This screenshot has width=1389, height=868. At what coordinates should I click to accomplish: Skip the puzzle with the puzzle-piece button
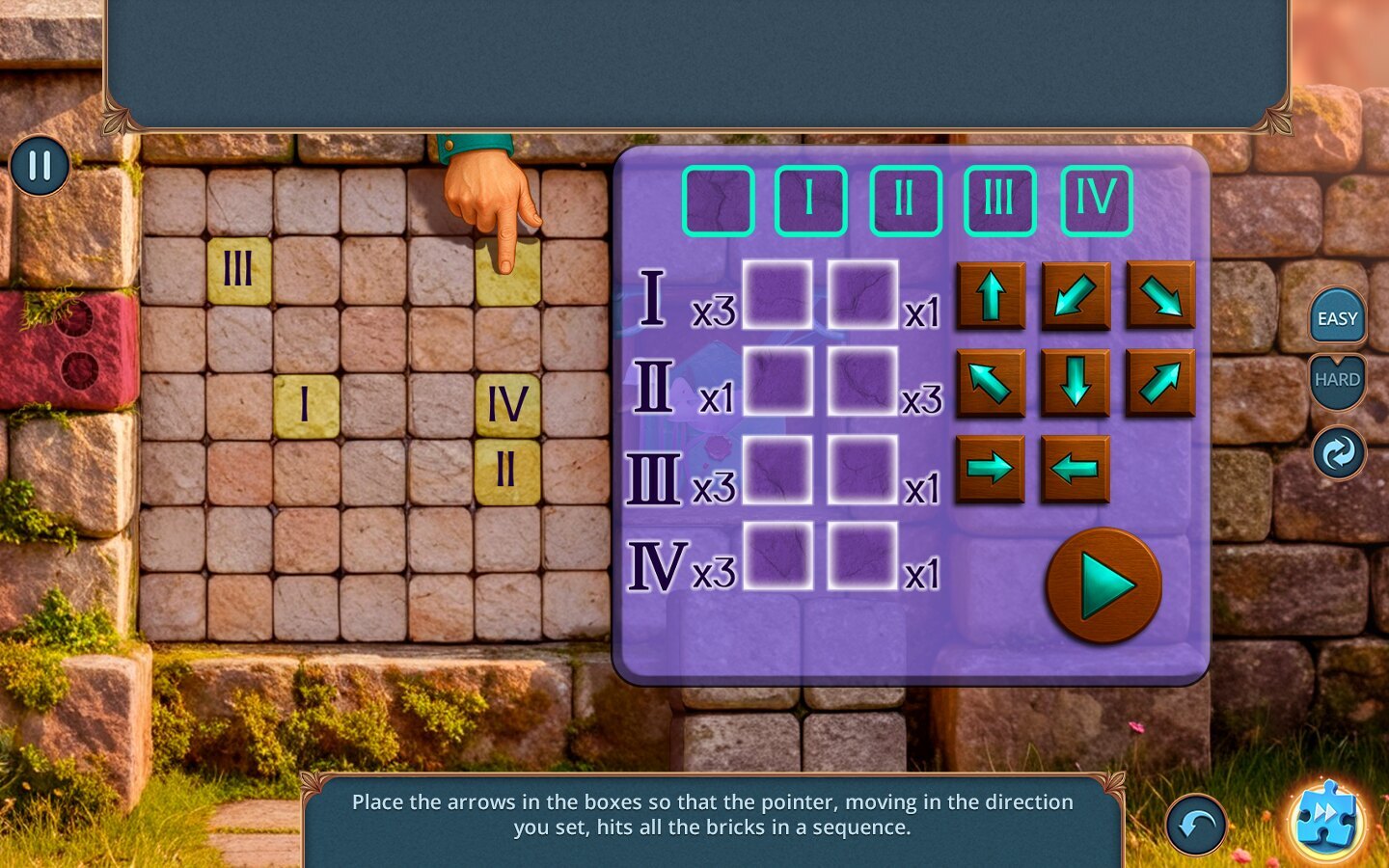tap(1328, 819)
